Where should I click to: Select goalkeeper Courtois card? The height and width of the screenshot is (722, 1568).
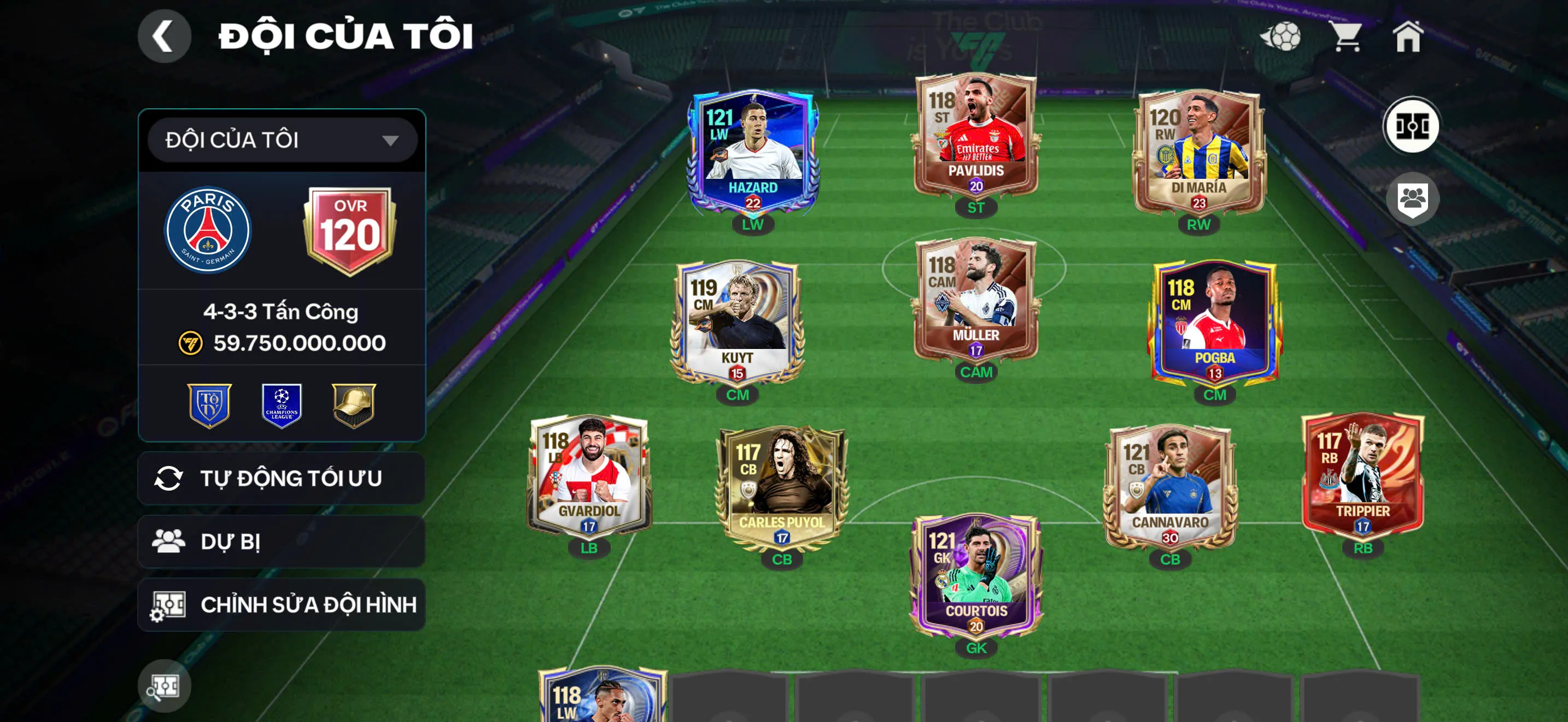tap(976, 575)
